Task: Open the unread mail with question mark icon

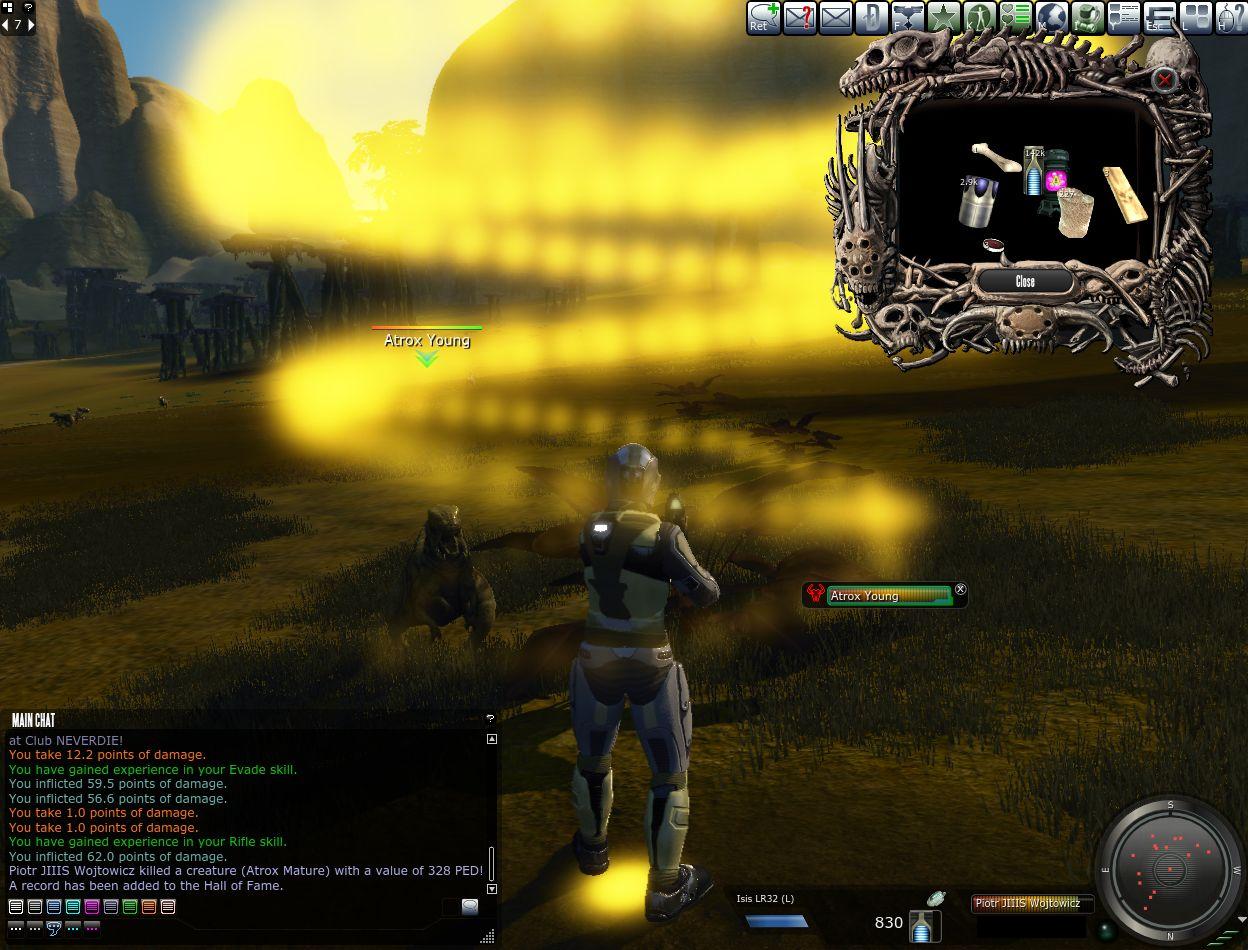Action: (799, 18)
